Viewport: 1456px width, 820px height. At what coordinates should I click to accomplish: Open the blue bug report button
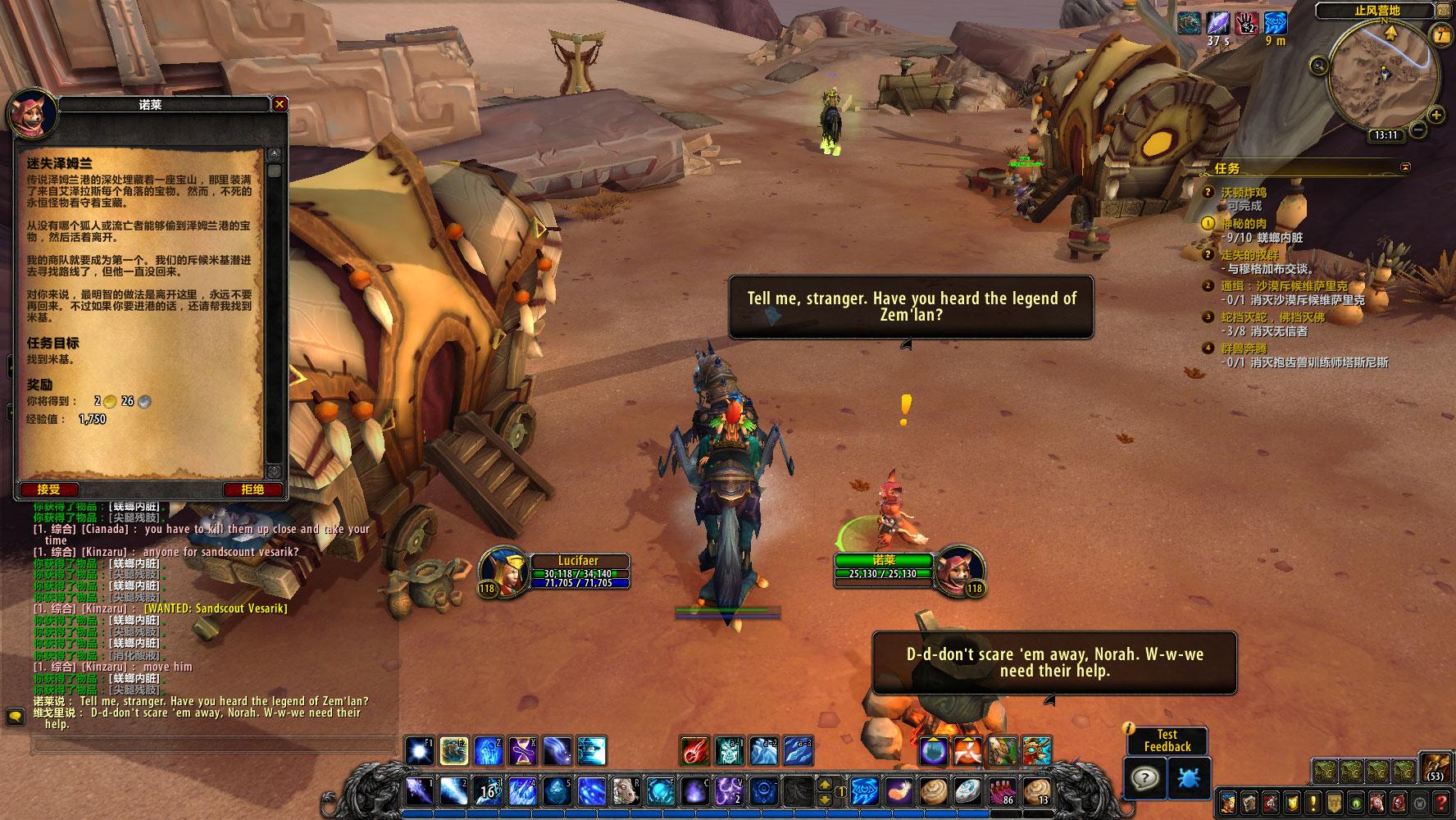1189,777
